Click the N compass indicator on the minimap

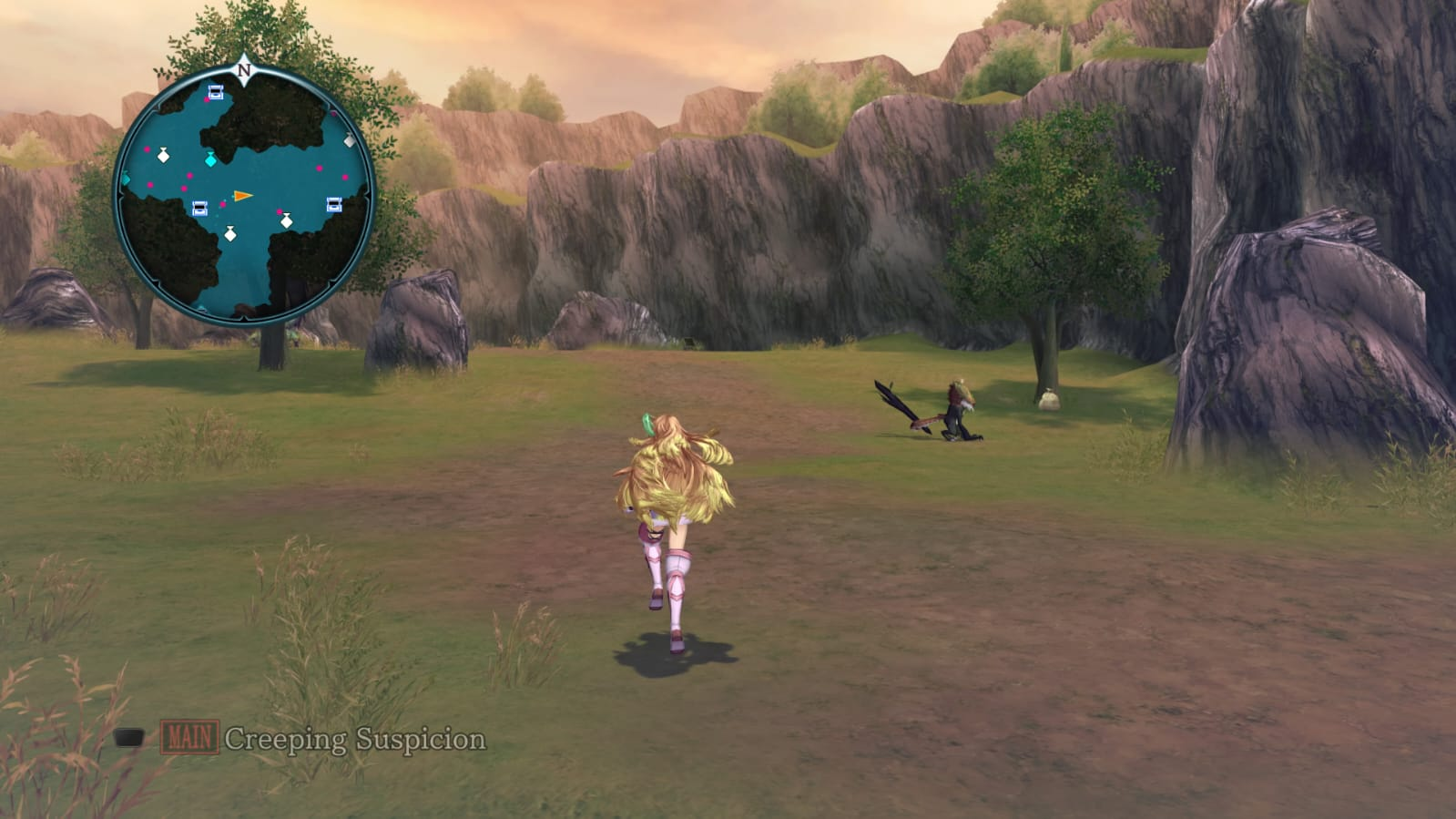[244, 70]
